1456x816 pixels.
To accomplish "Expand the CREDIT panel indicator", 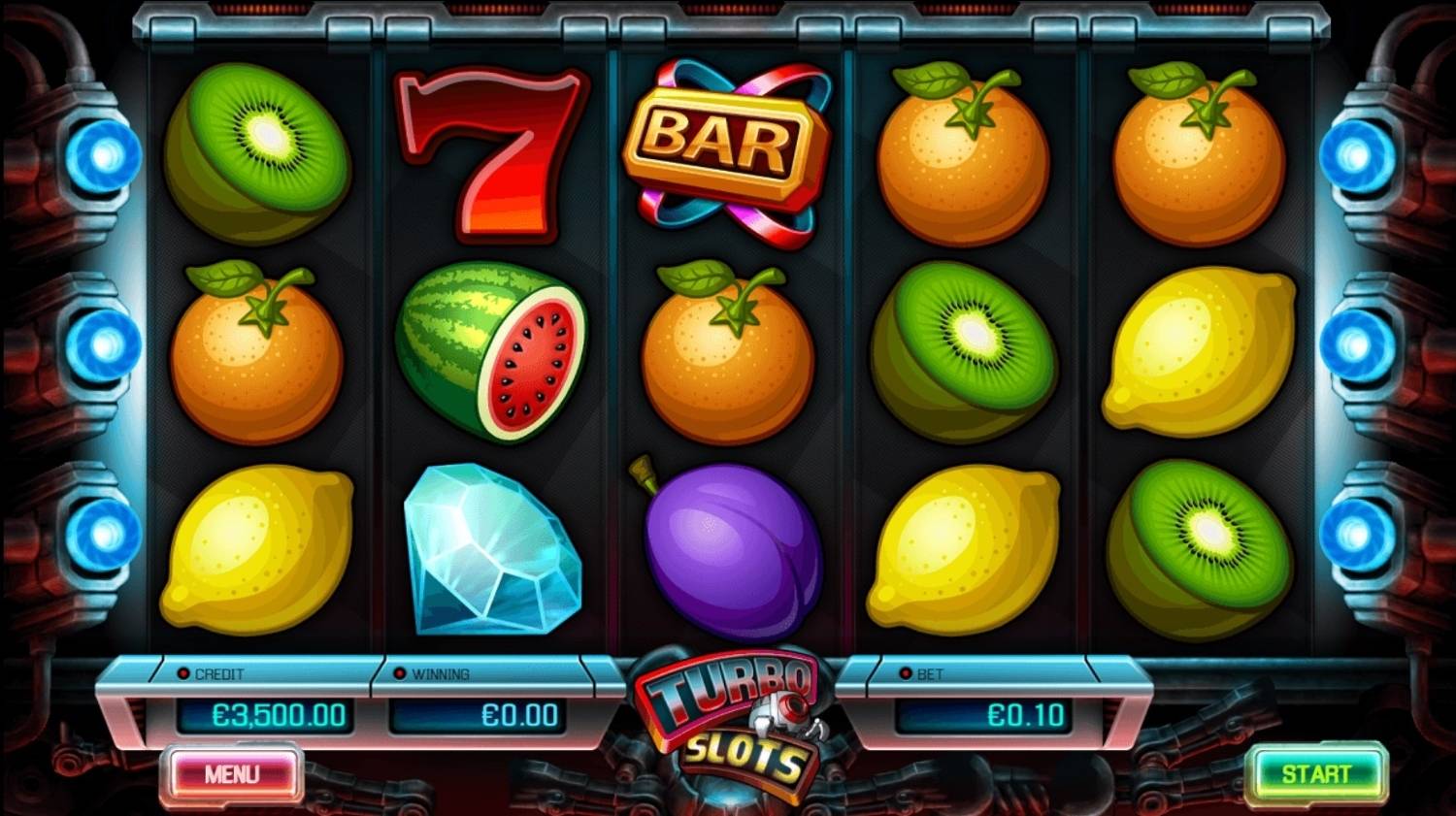I will point(185,670).
